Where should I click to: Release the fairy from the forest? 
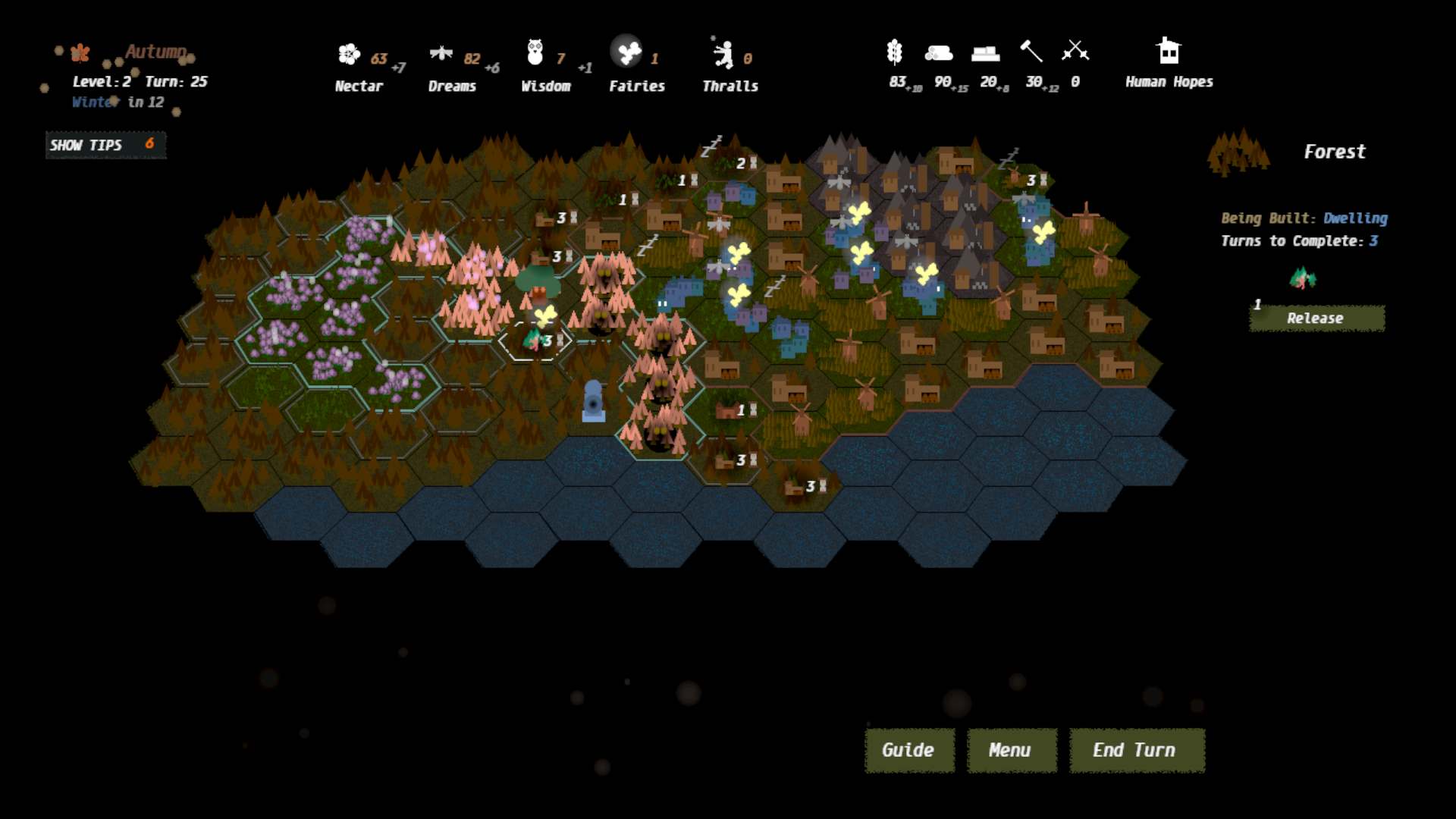point(1316,318)
